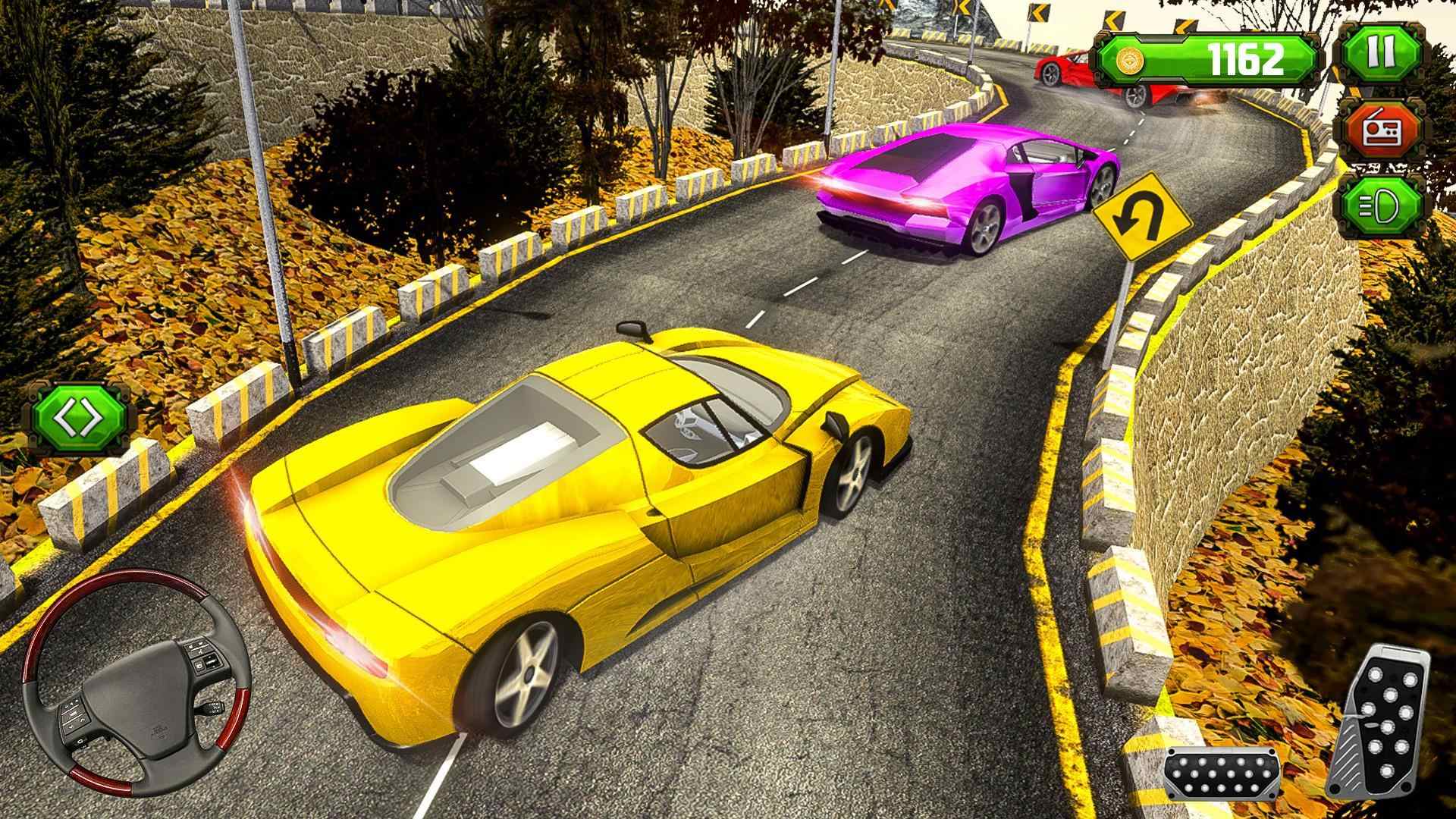Toggle steering mode with the arrows control

[78, 416]
